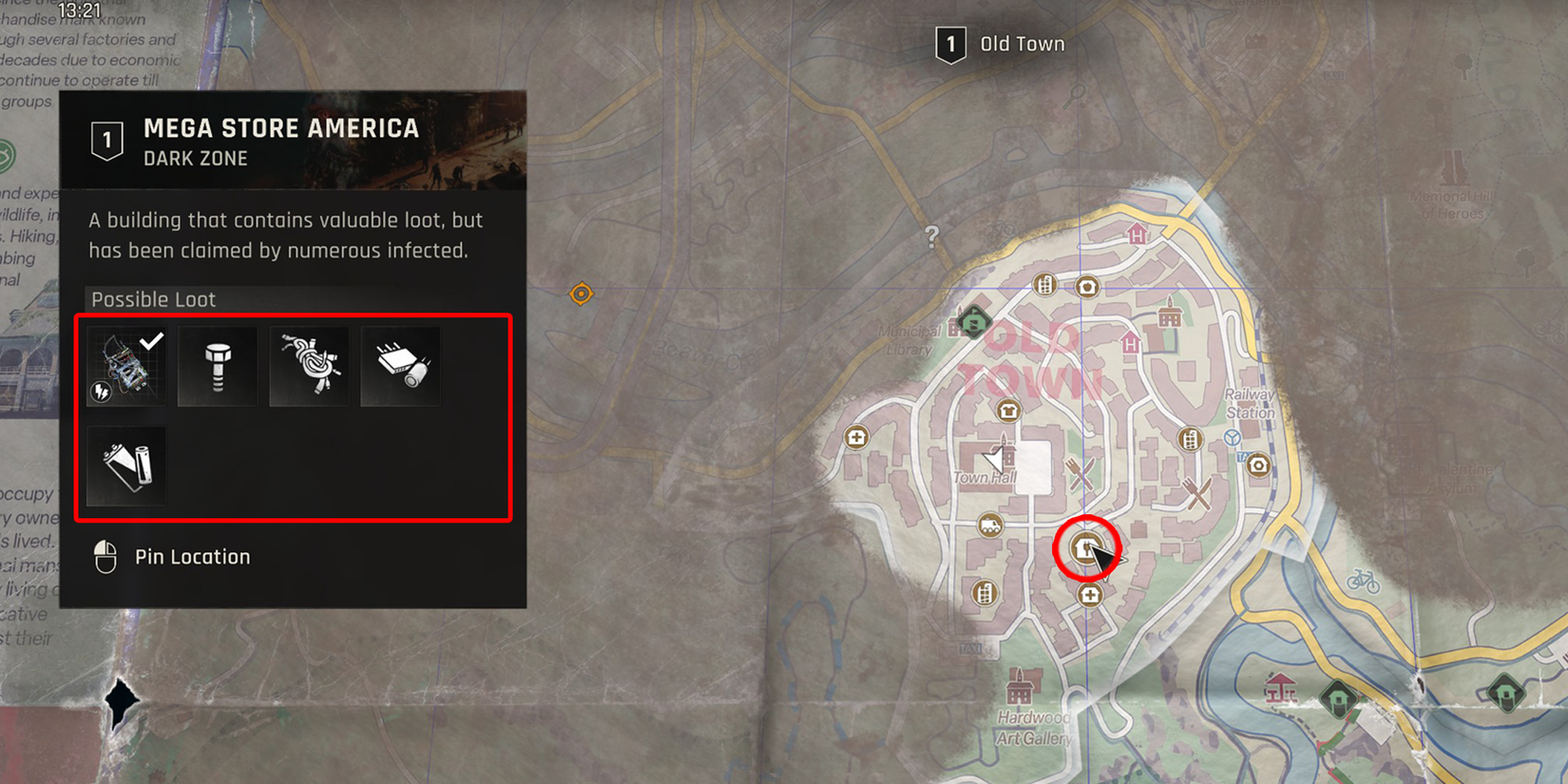
Task: Select the screw loot thumbnail in Possible Loot
Action: (217, 366)
